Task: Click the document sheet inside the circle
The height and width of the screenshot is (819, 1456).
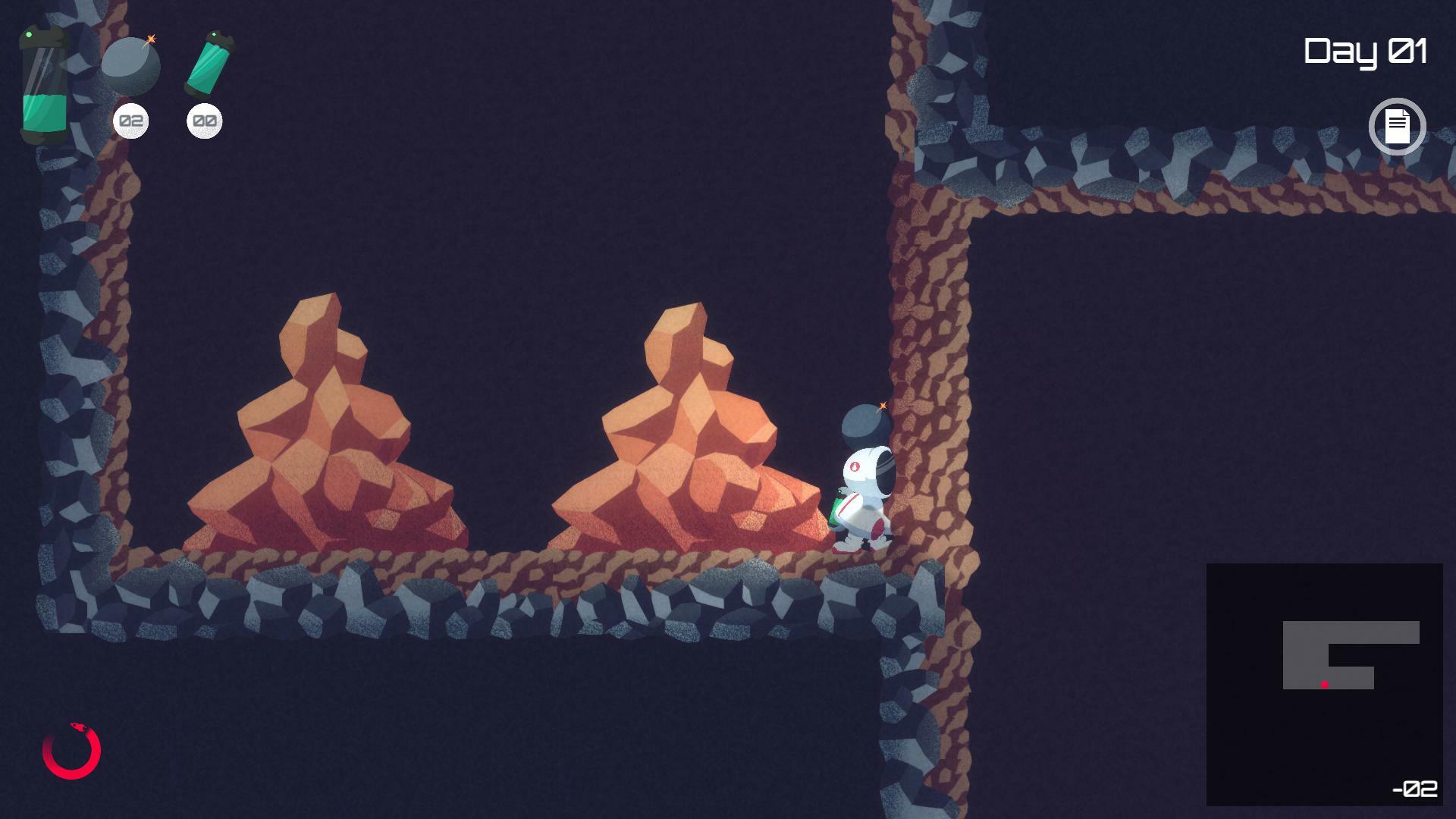Action: pos(1398,126)
